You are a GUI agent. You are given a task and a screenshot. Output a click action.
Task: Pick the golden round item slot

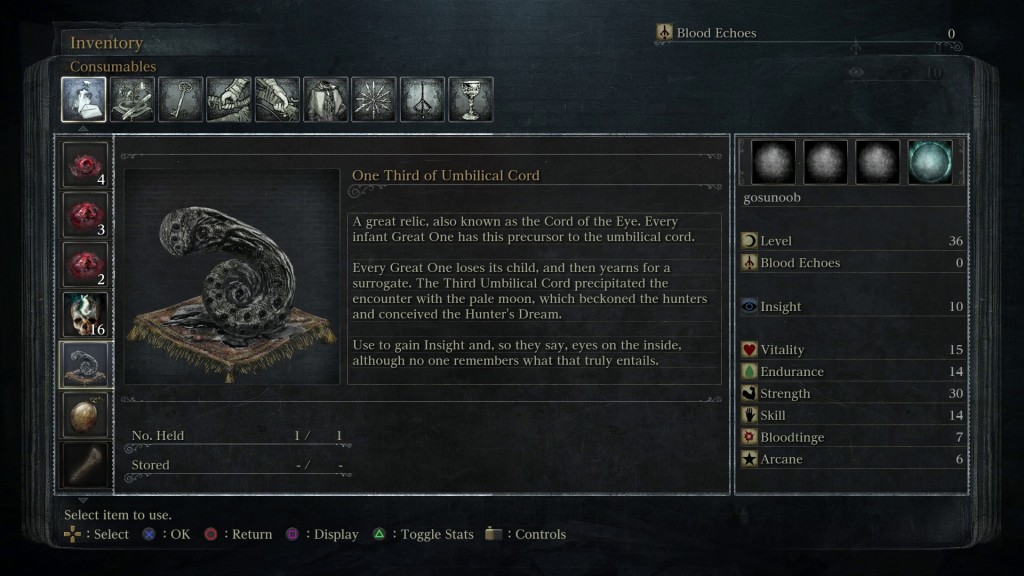(x=85, y=414)
